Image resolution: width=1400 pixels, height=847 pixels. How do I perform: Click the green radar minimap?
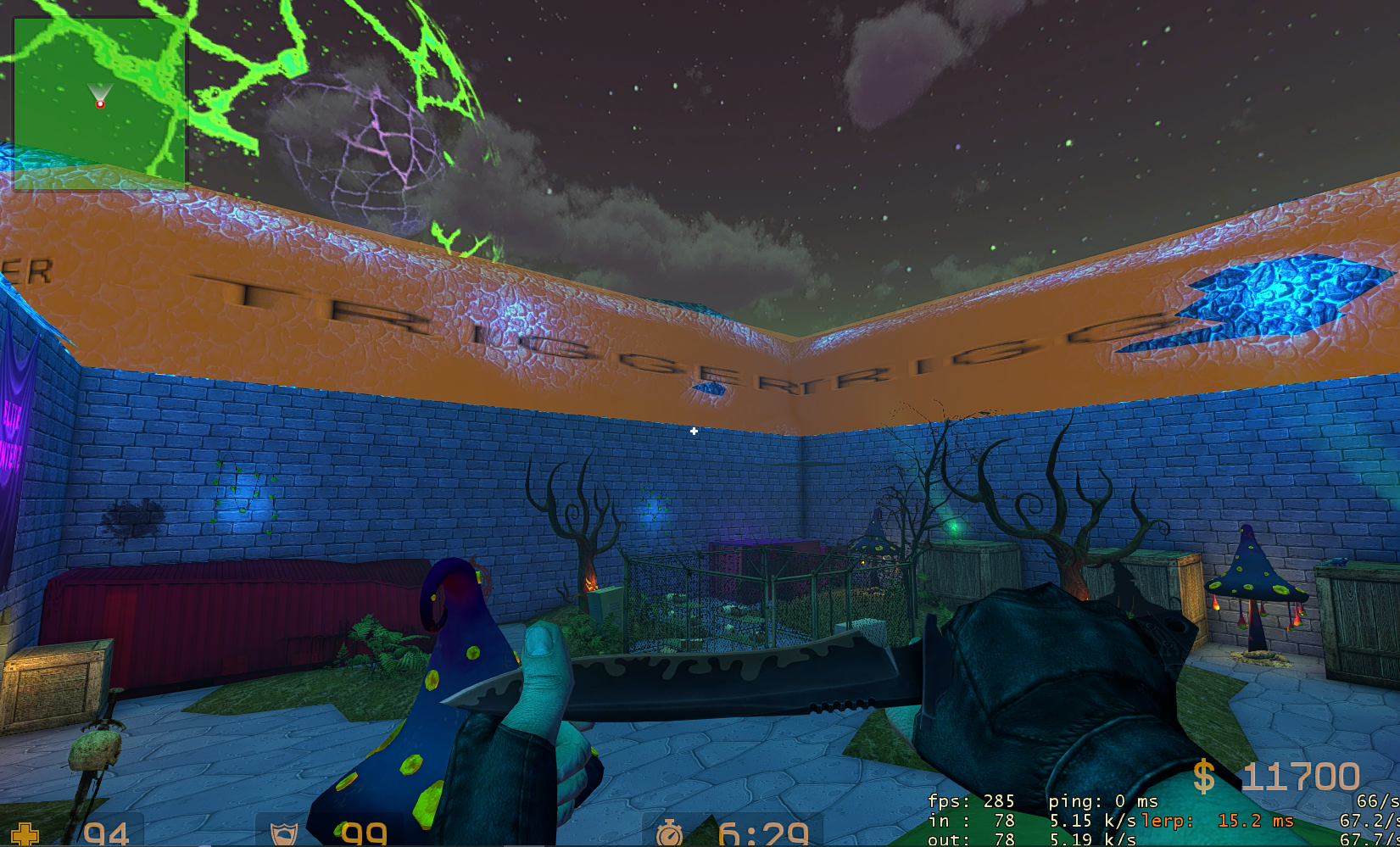[99, 102]
